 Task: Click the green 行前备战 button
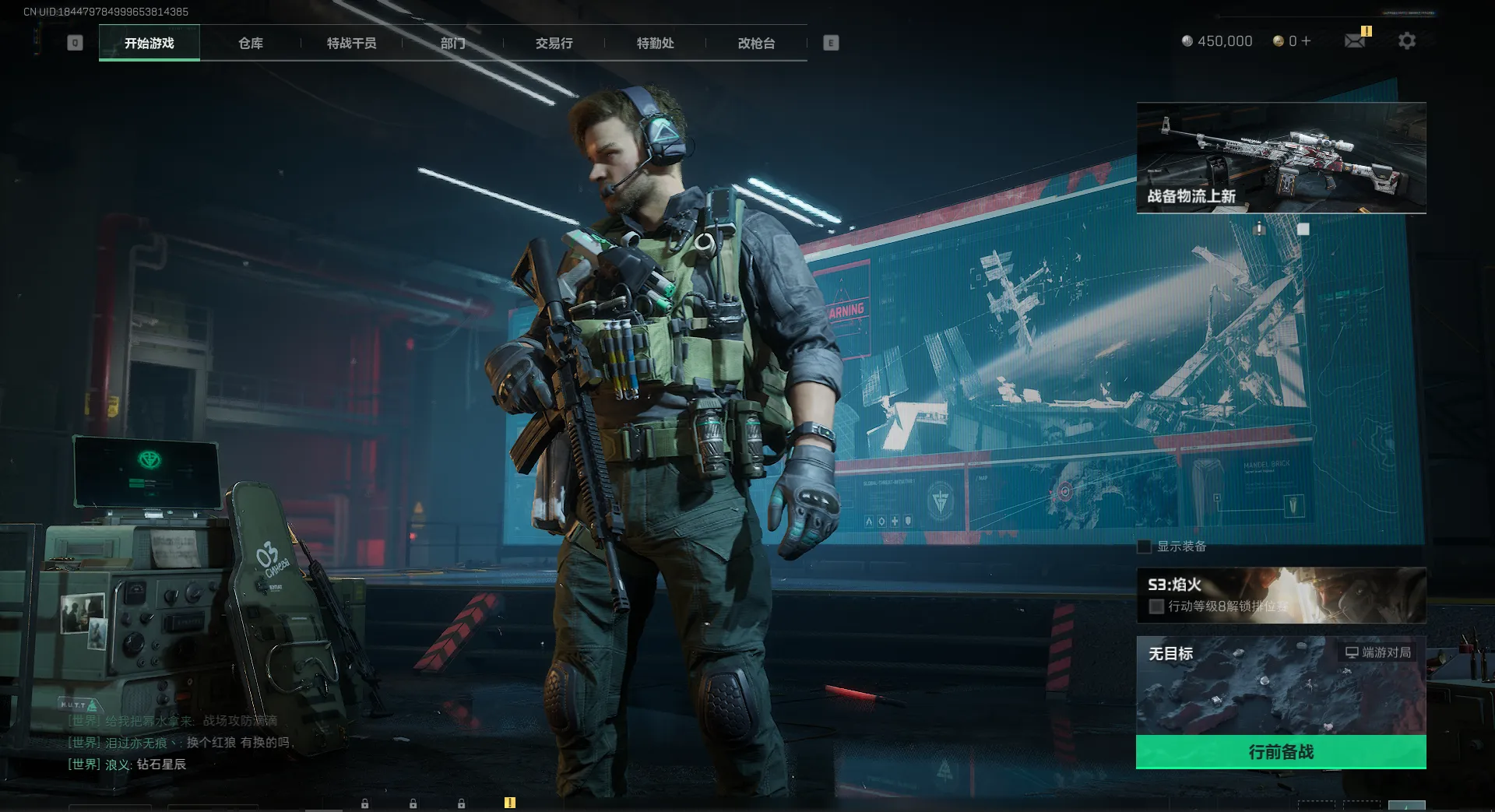[1281, 752]
